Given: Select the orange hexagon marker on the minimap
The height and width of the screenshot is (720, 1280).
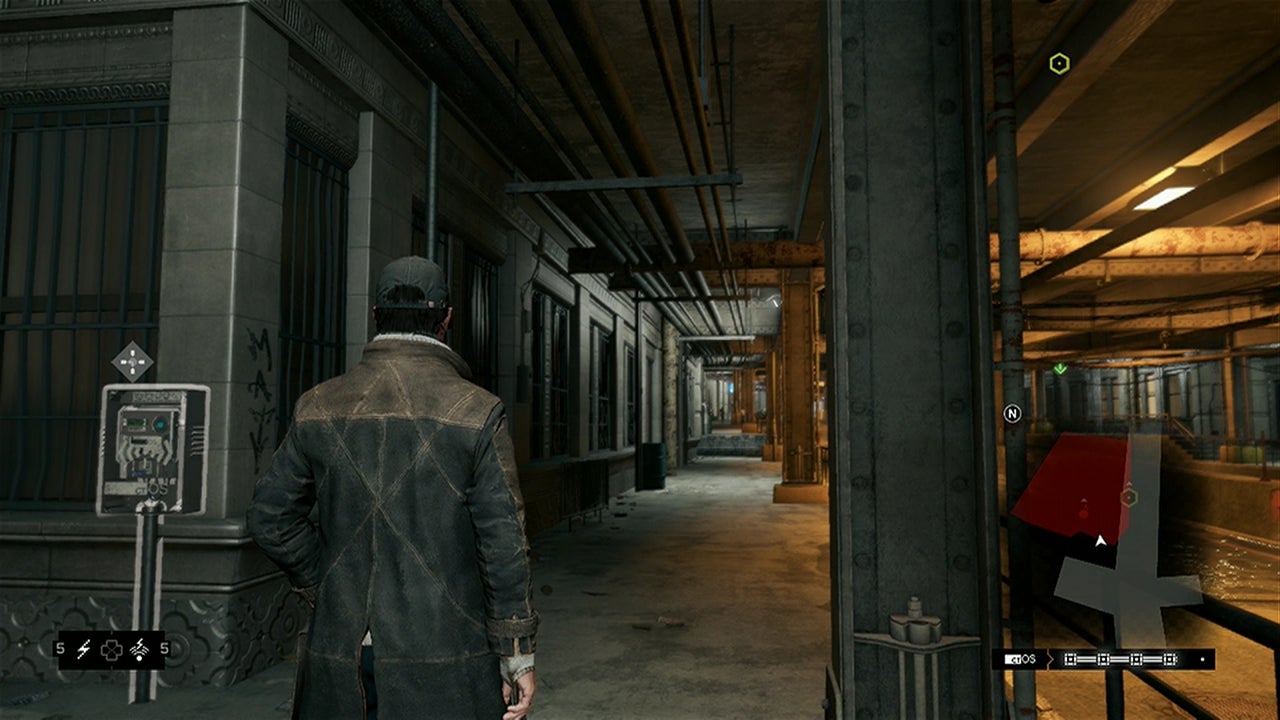Looking at the screenshot, I should 1129,497.
